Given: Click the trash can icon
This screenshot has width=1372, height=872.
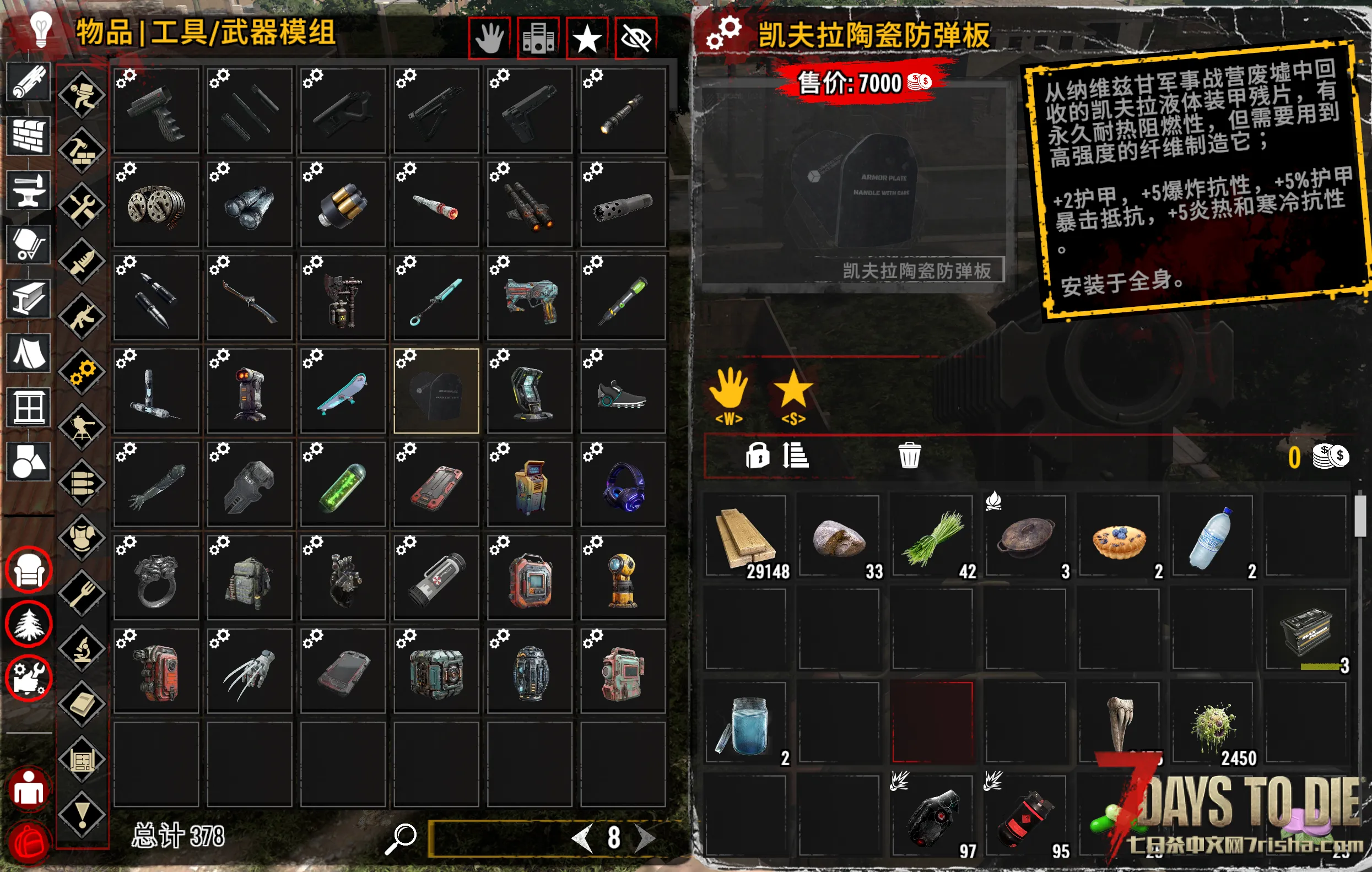Looking at the screenshot, I should [909, 455].
